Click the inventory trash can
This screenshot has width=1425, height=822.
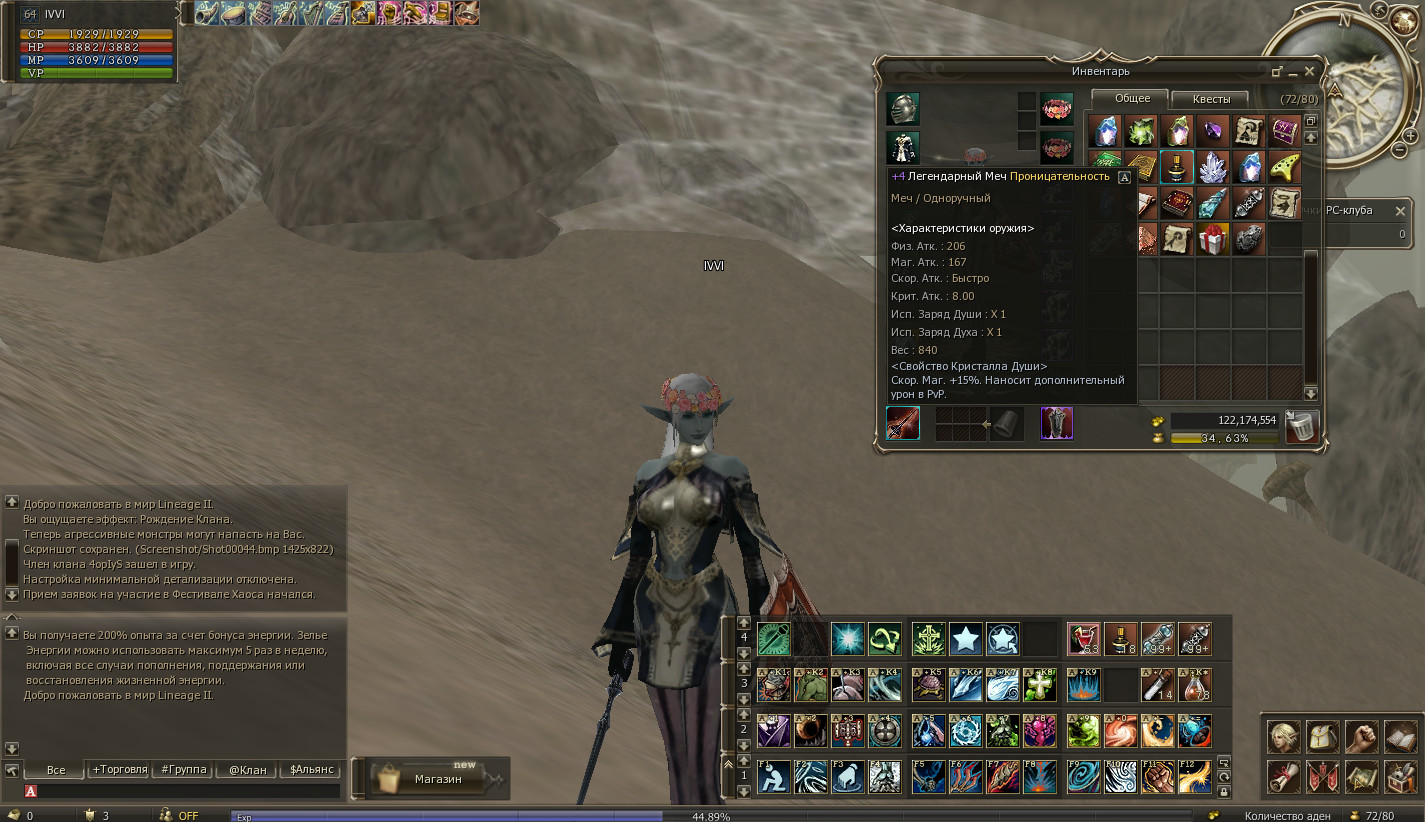point(1302,427)
